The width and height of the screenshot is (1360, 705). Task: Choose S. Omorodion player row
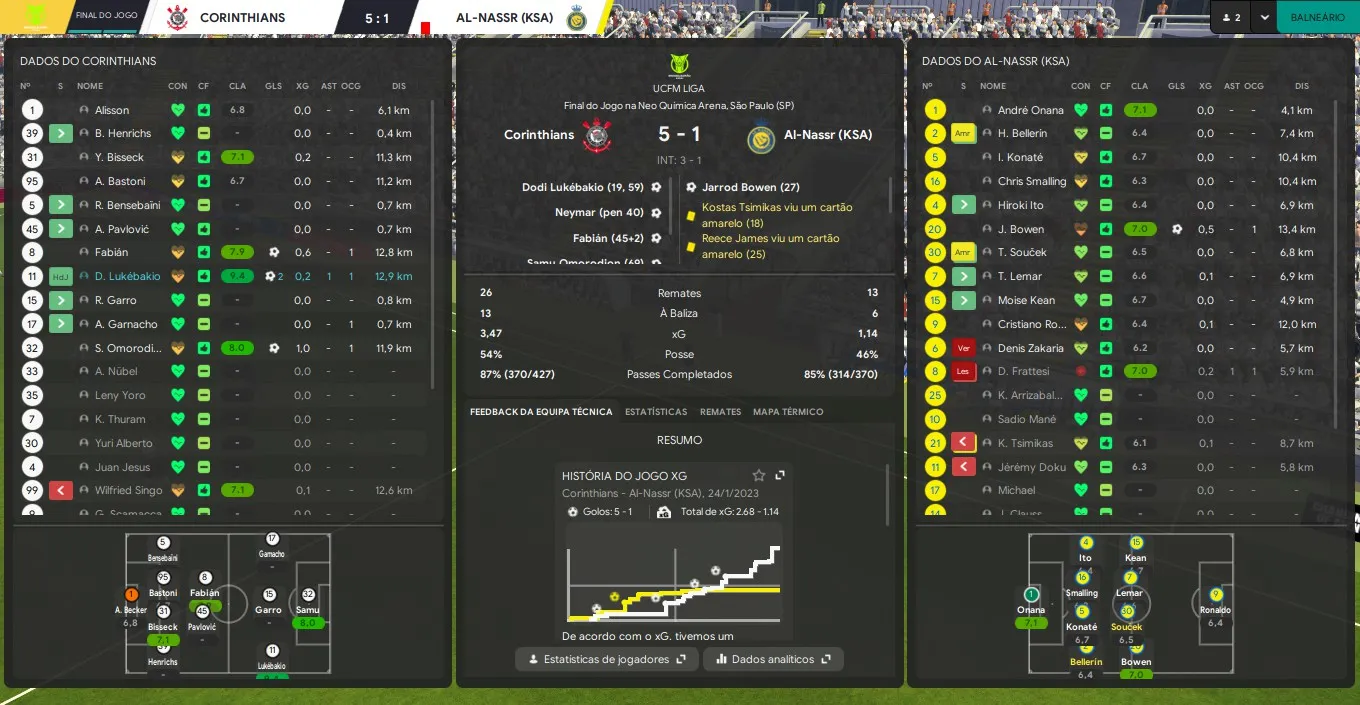pyautogui.click(x=127, y=348)
